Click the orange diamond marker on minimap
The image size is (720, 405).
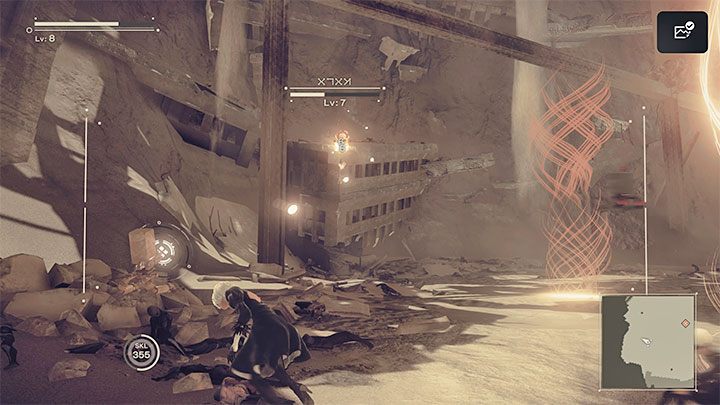684,323
